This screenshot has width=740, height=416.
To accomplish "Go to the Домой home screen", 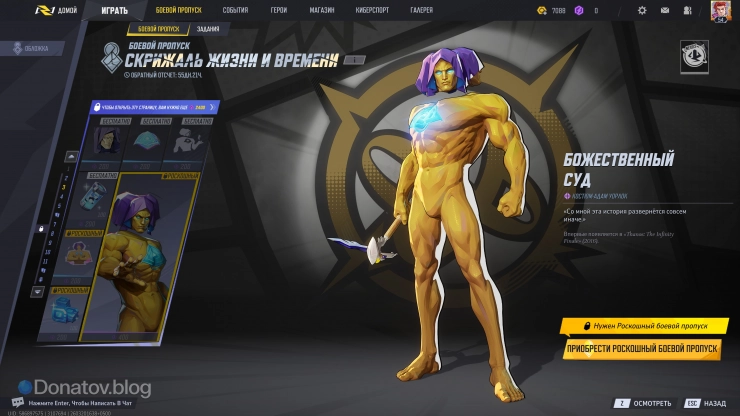I will tap(60, 10).
